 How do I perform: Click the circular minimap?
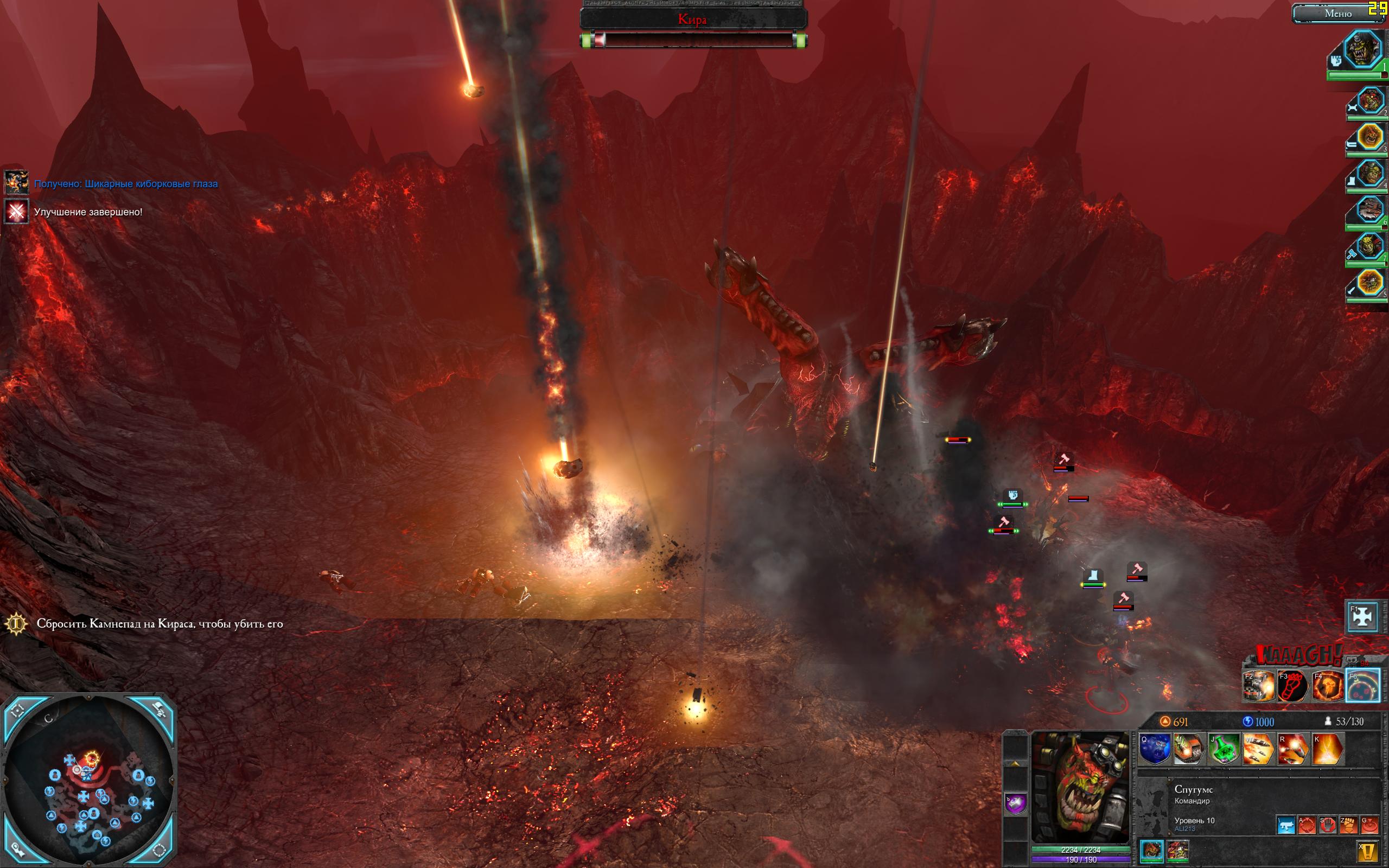[x=89, y=781]
